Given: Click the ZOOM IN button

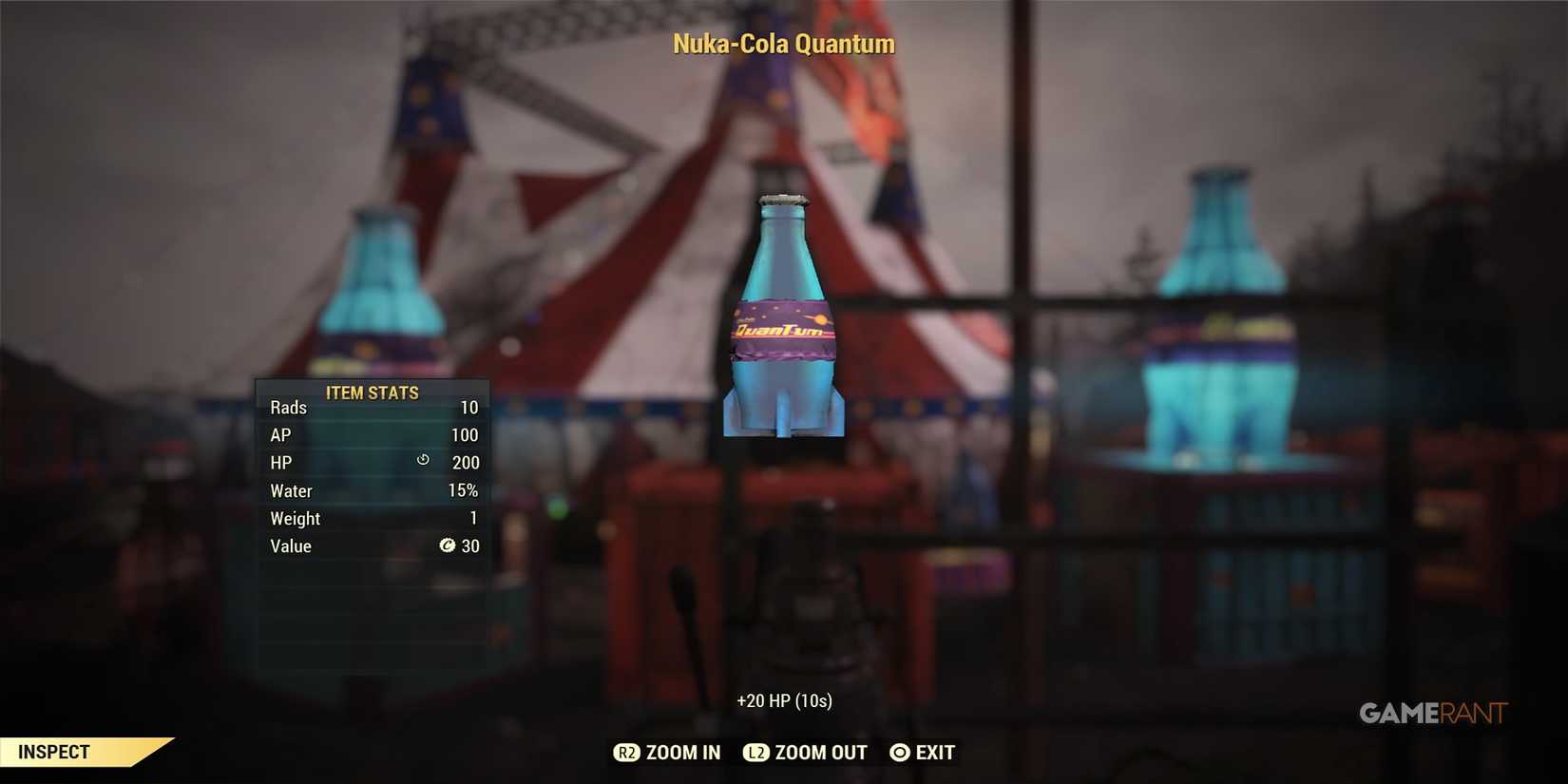Looking at the screenshot, I should 665,753.
